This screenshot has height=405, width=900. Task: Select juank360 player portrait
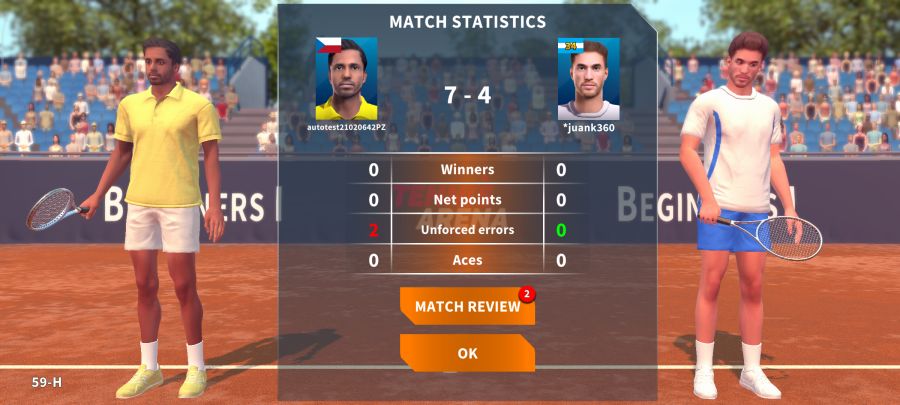588,79
